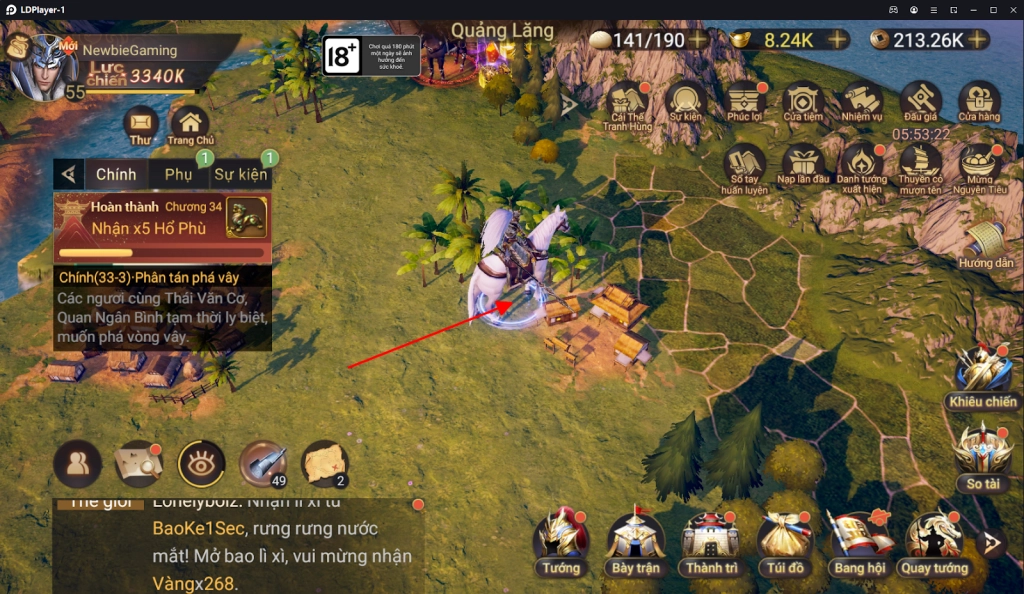Open the Nhiệm vụ missions scroll
The width and height of the screenshot is (1024, 594).
[x=861, y=101]
